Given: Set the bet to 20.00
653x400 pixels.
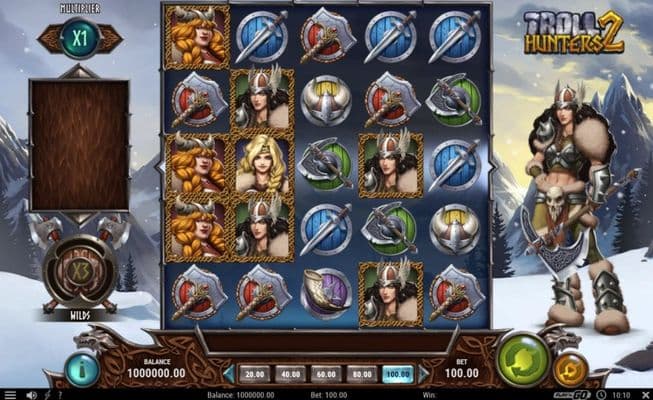Looking at the screenshot, I should pyautogui.click(x=255, y=374).
